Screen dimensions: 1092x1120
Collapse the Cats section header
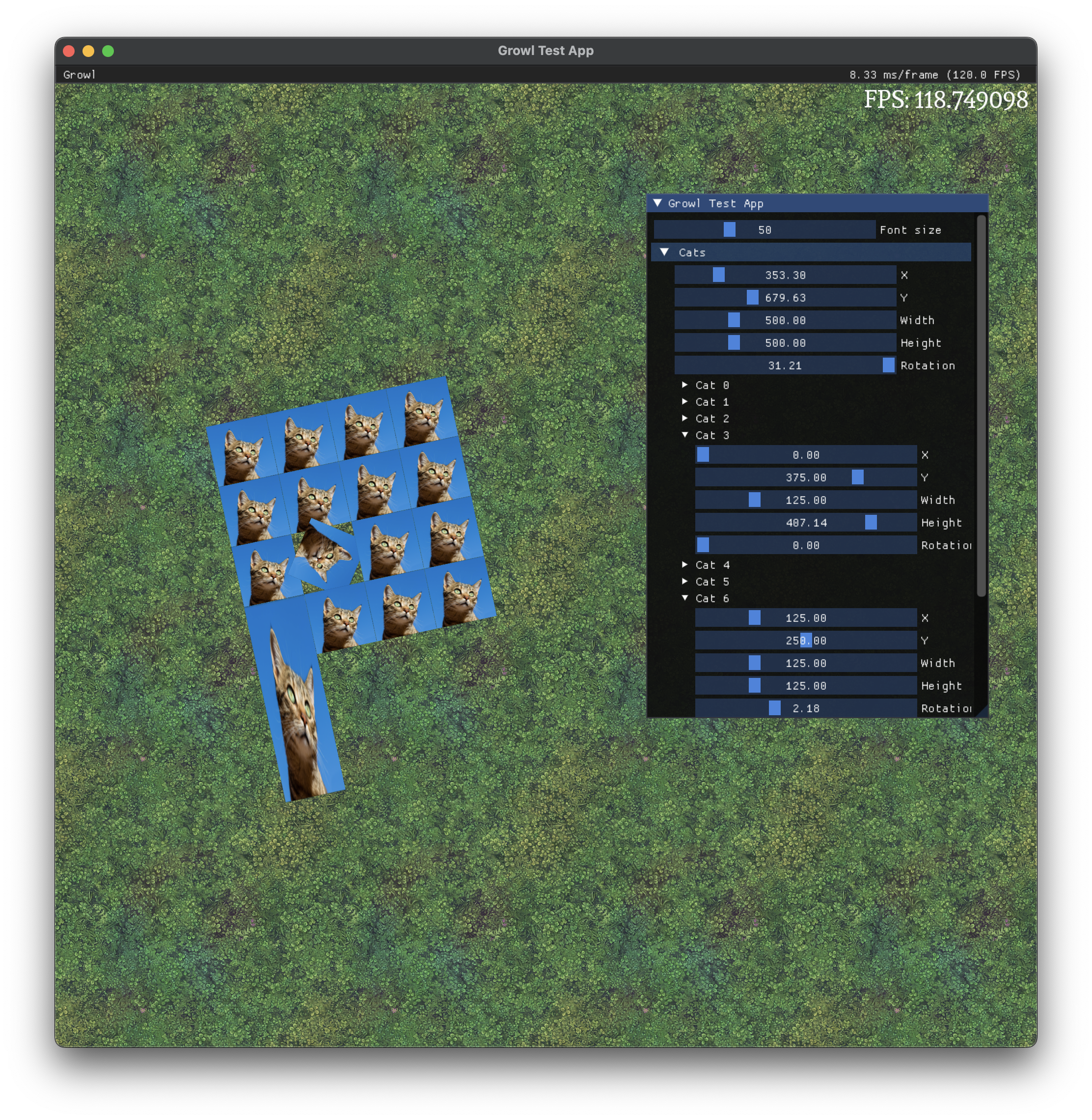[x=665, y=252]
